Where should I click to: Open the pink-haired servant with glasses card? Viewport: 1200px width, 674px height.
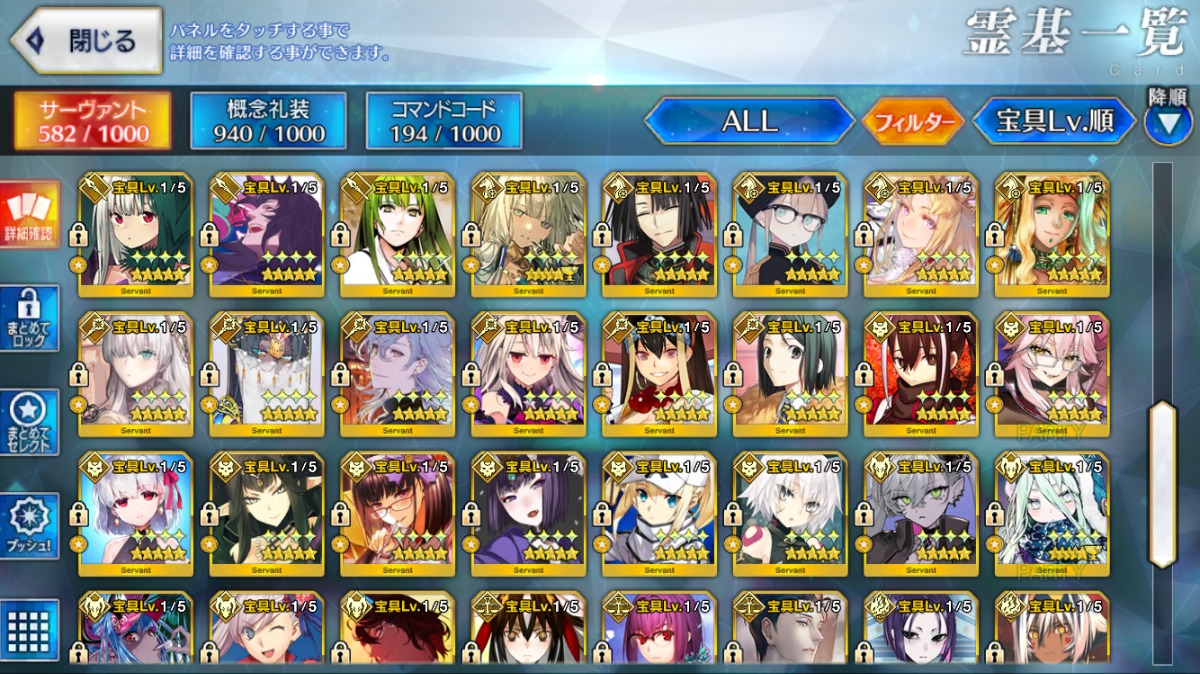point(1052,374)
